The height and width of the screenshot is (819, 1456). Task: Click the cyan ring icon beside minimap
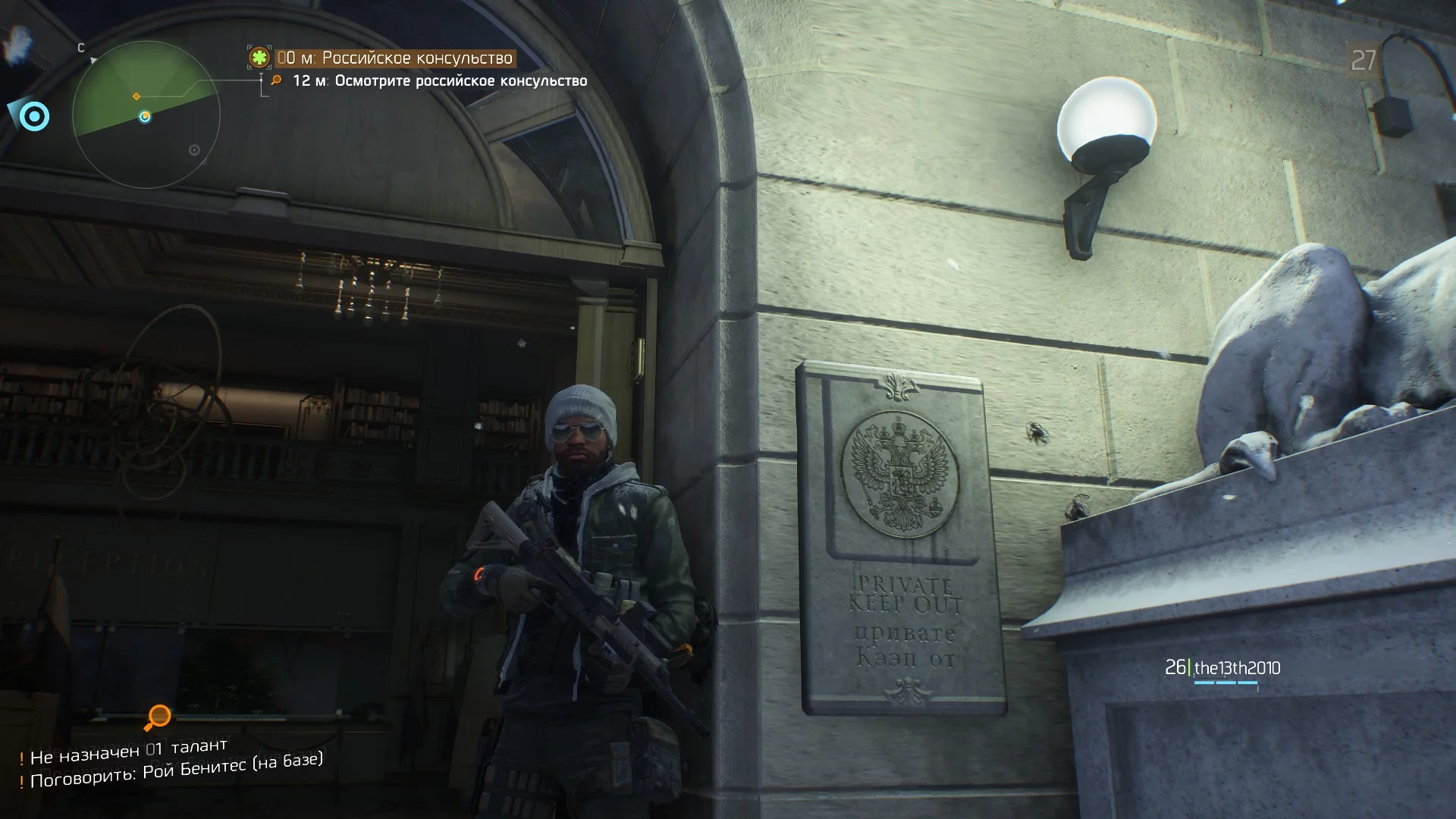[x=33, y=117]
